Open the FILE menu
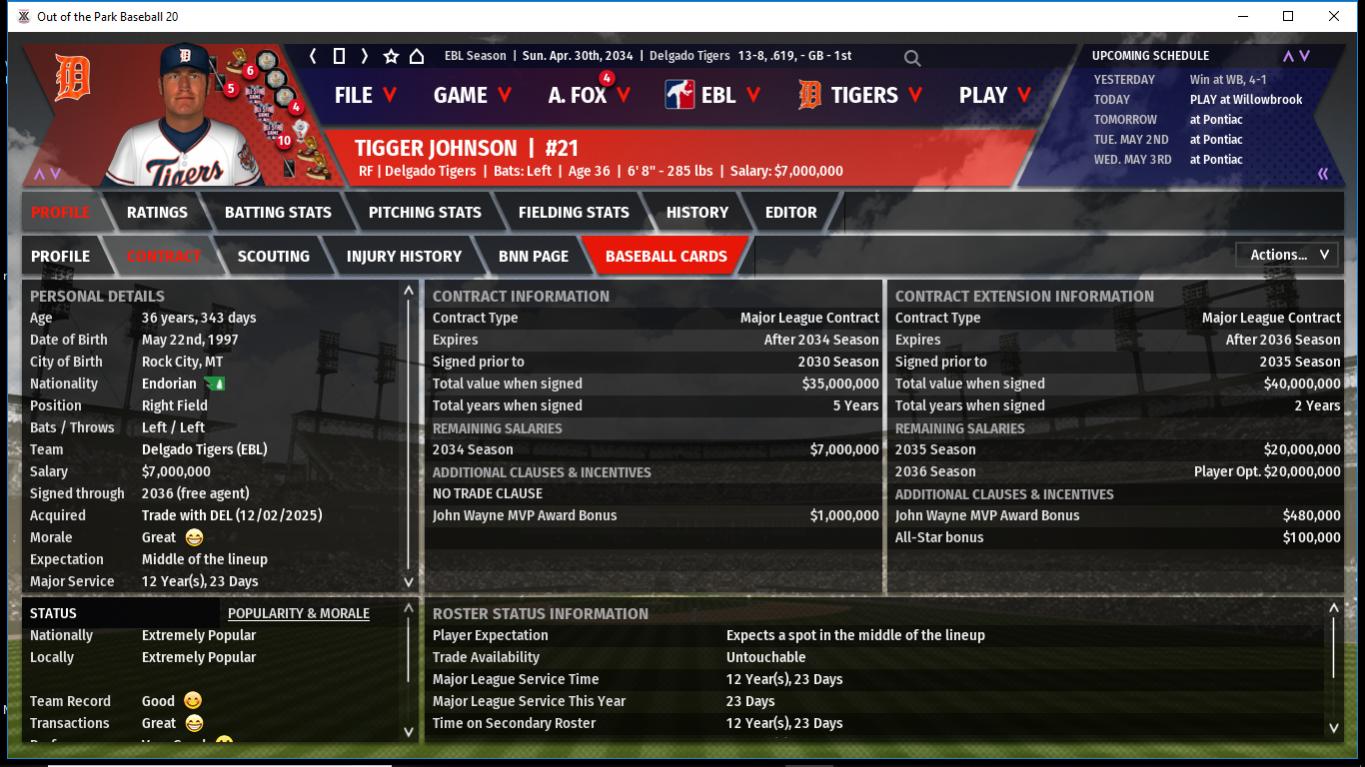This screenshot has height=767, width=1365. pyautogui.click(x=365, y=95)
